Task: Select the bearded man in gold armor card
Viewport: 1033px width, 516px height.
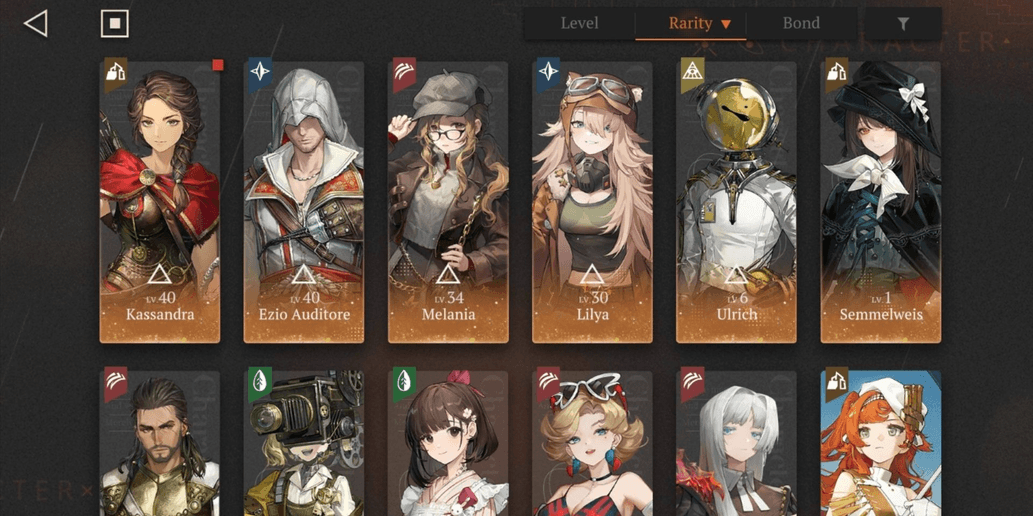Action: 160,445
